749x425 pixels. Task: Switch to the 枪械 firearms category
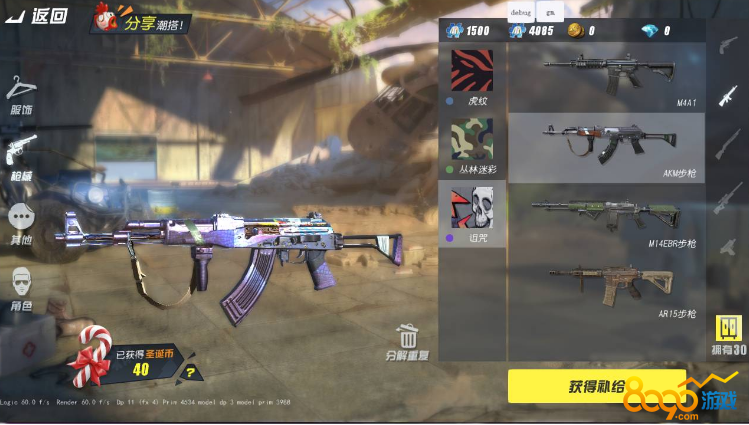click(x=21, y=154)
